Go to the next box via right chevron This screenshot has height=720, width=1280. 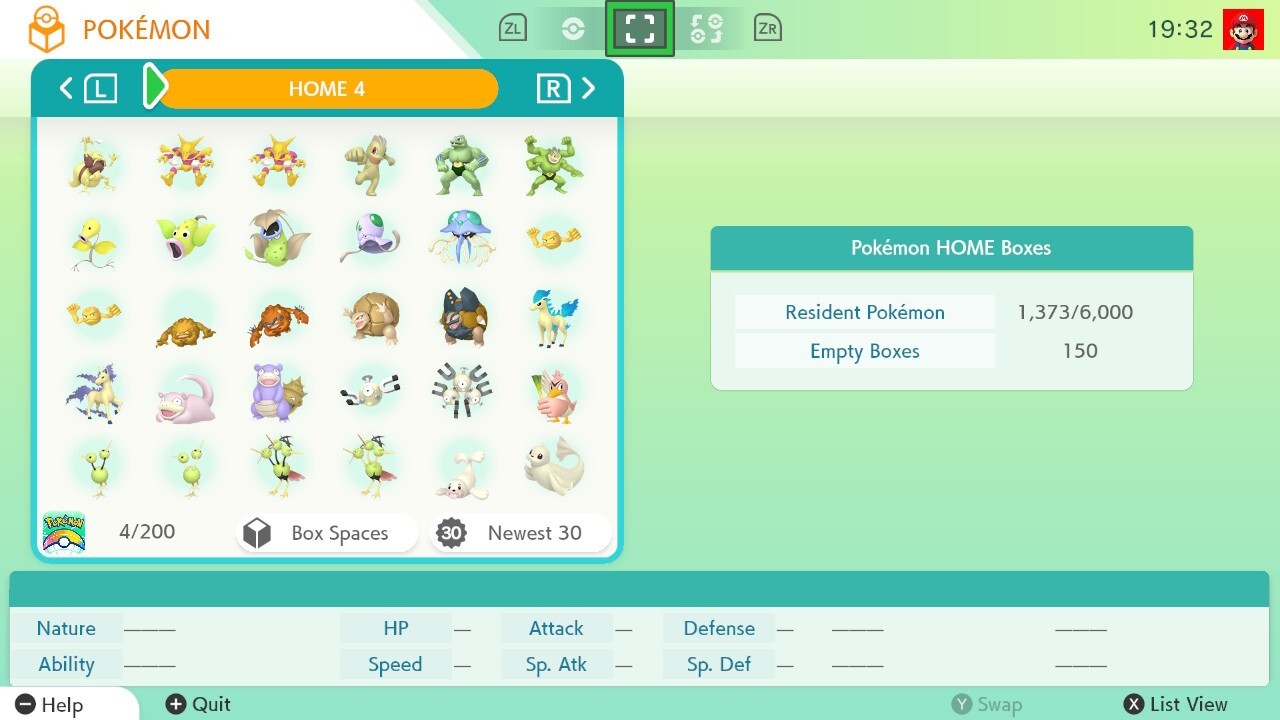click(x=590, y=88)
